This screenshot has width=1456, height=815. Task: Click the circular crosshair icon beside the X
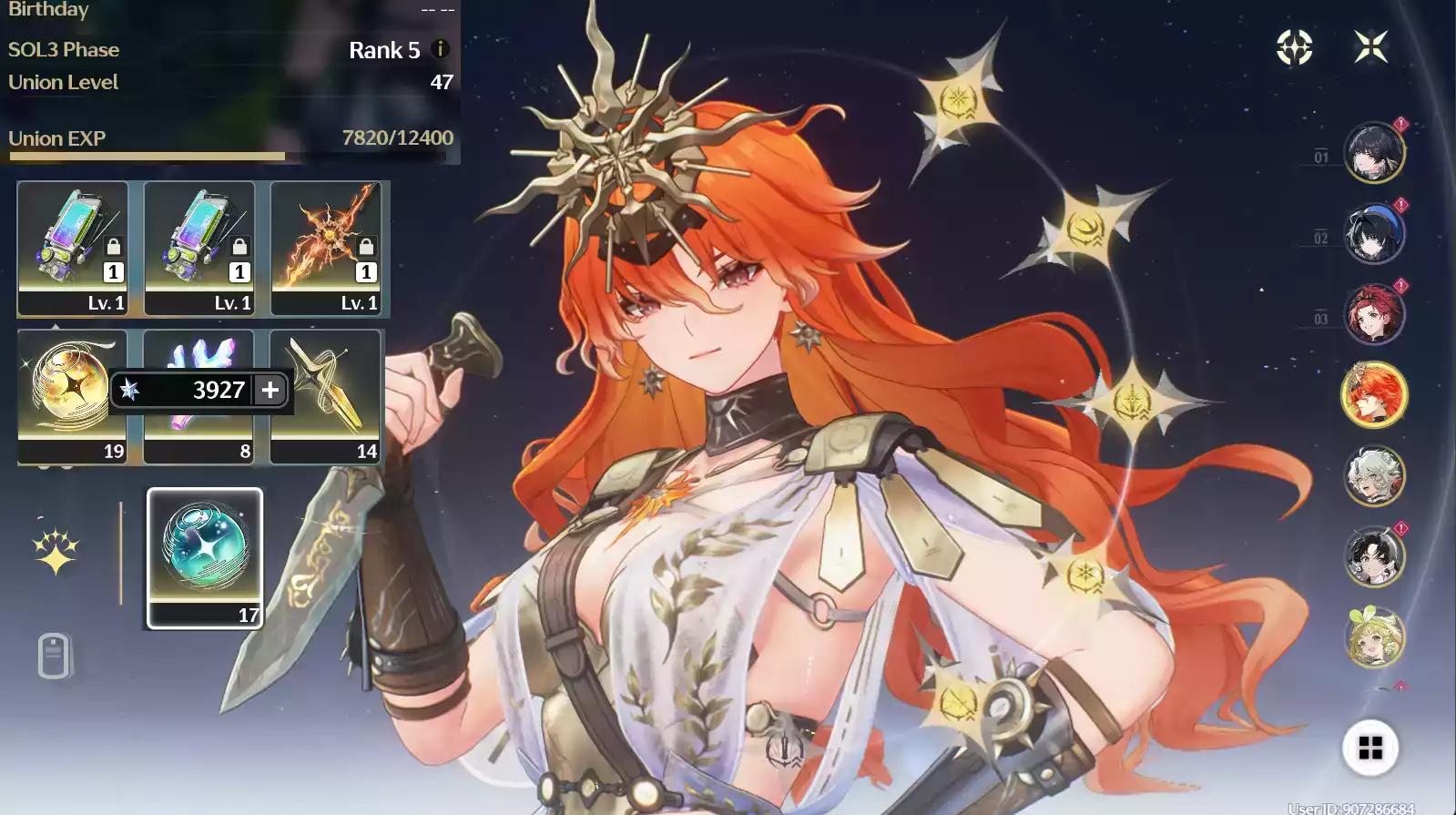point(1294,46)
